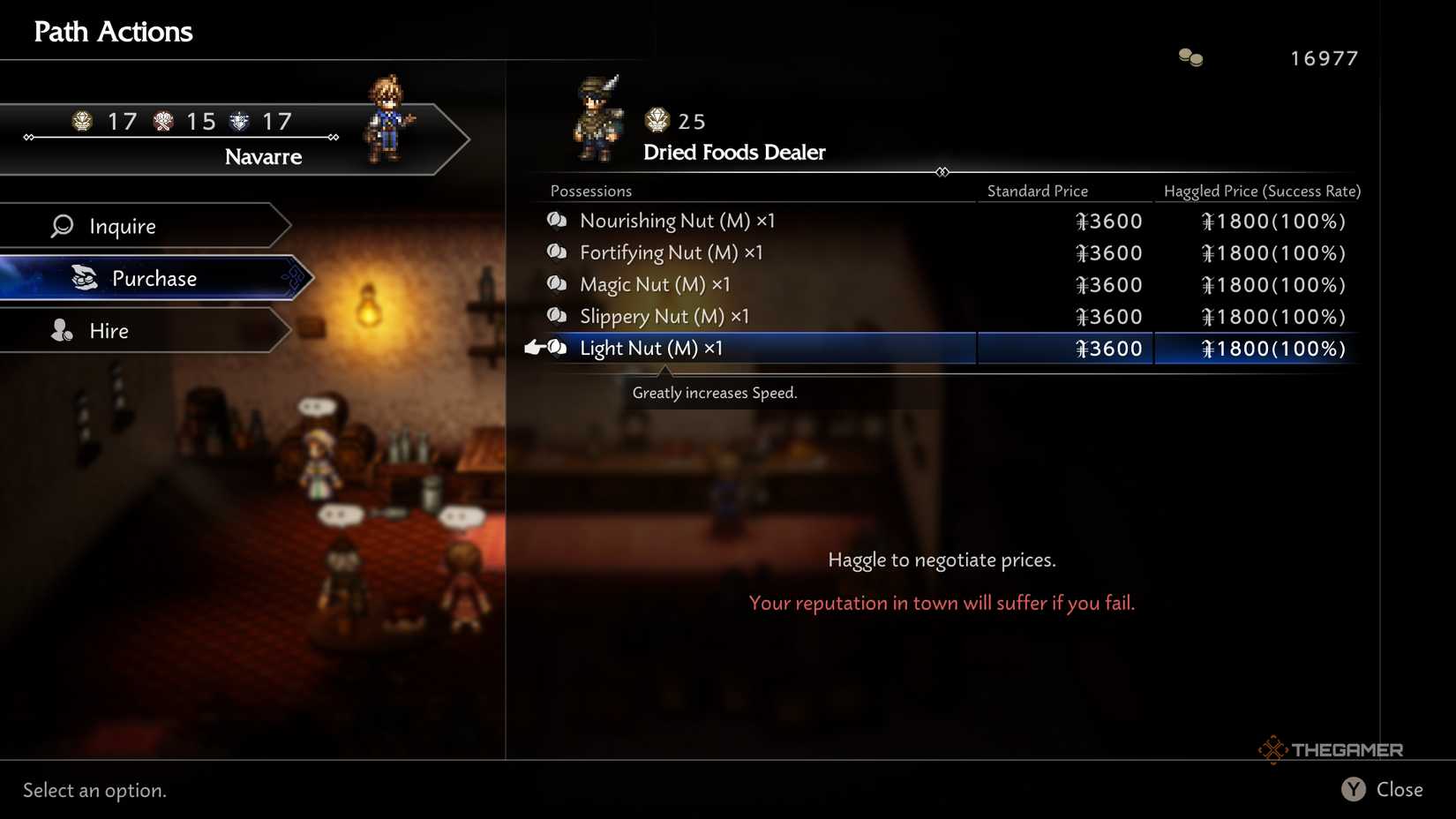The image size is (1456, 819).
Task: Open the Purchase path action
Action: (154, 278)
